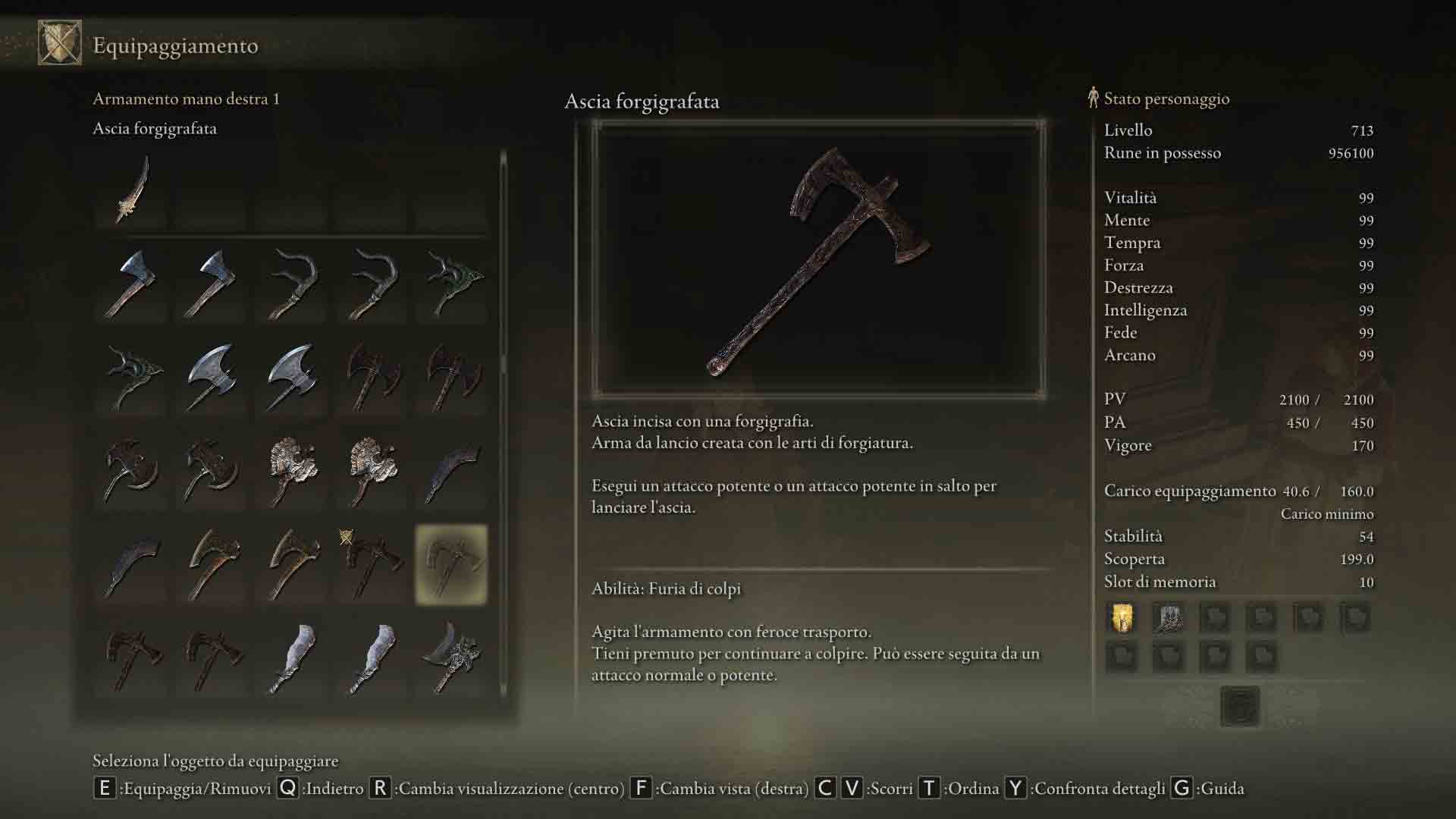
Task: Pick the ornate spiked axe in the last row
Action: point(451,657)
